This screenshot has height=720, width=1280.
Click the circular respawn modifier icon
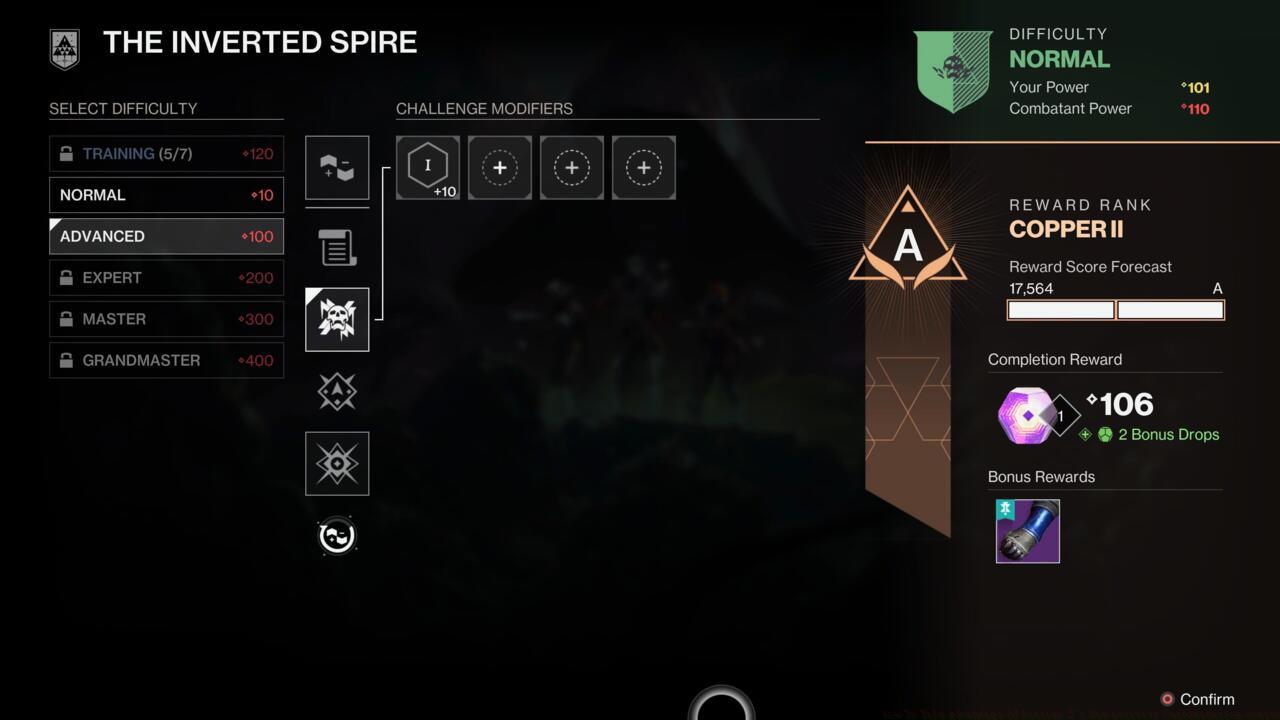coord(336,535)
